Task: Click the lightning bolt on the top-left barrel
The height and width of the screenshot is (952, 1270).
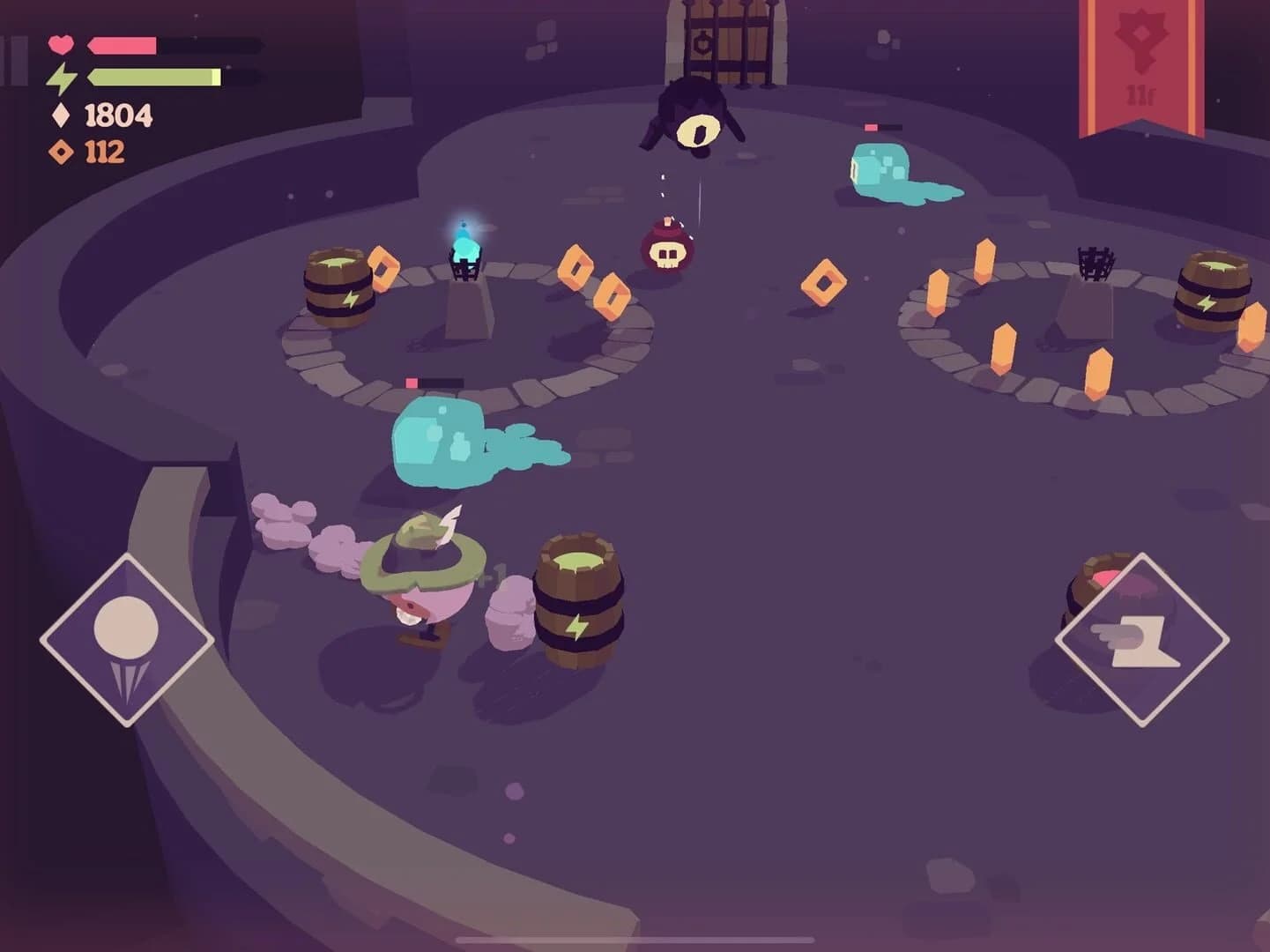Action: [x=352, y=297]
